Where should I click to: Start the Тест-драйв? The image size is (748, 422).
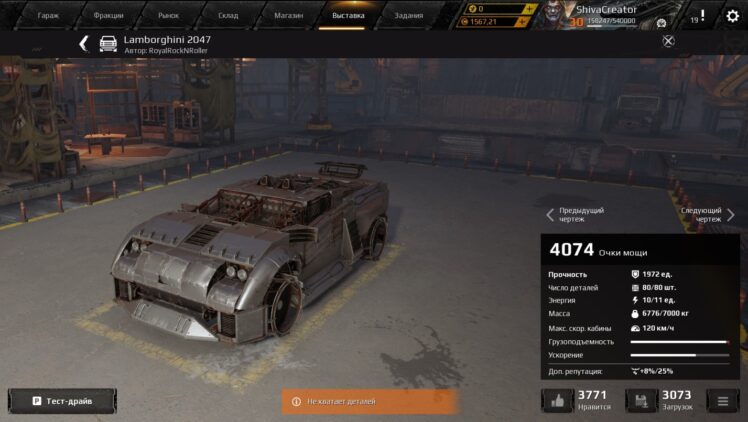tap(62, 401)
